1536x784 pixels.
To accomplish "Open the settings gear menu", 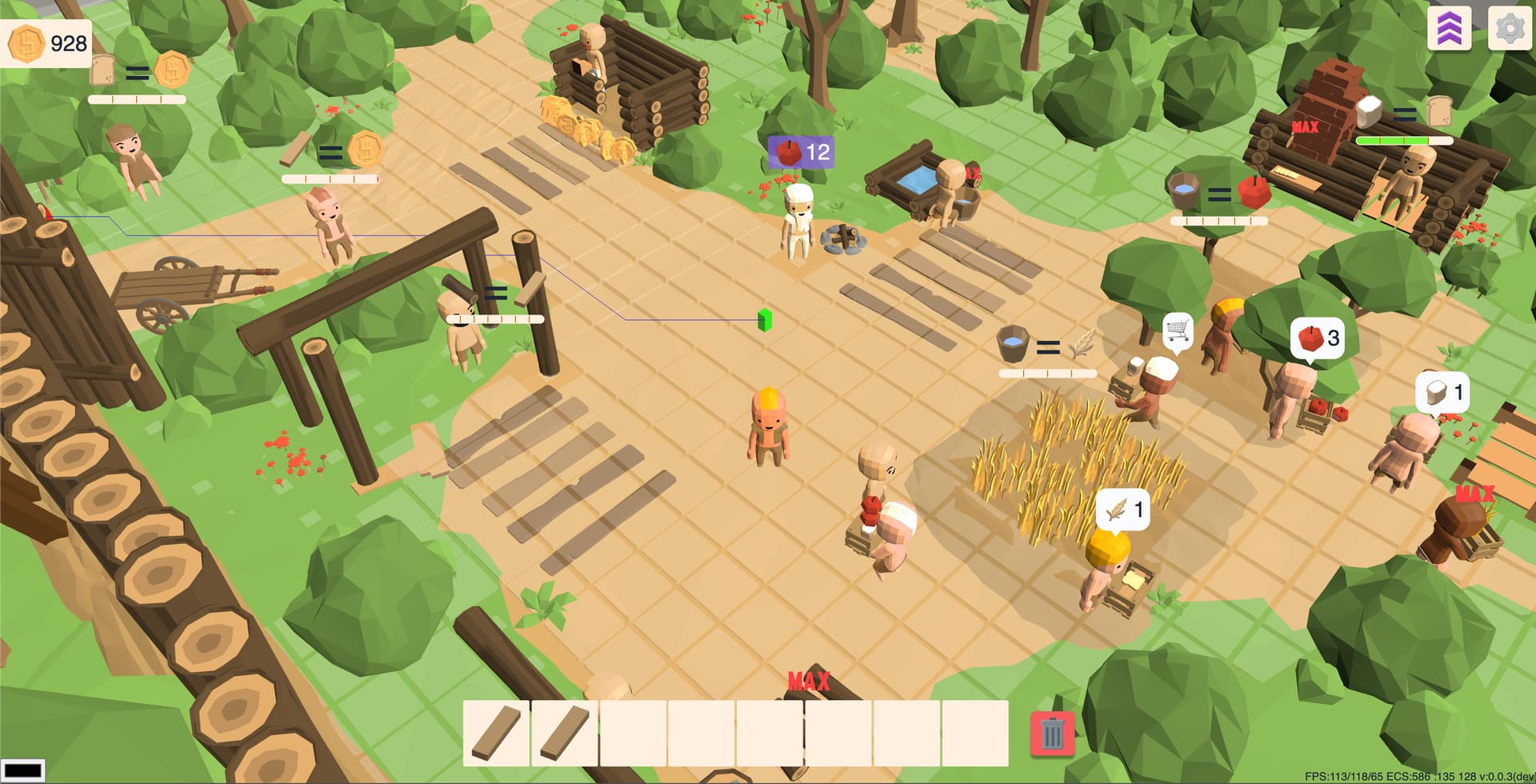I will pyautogui.click(x=1506, y=30).
